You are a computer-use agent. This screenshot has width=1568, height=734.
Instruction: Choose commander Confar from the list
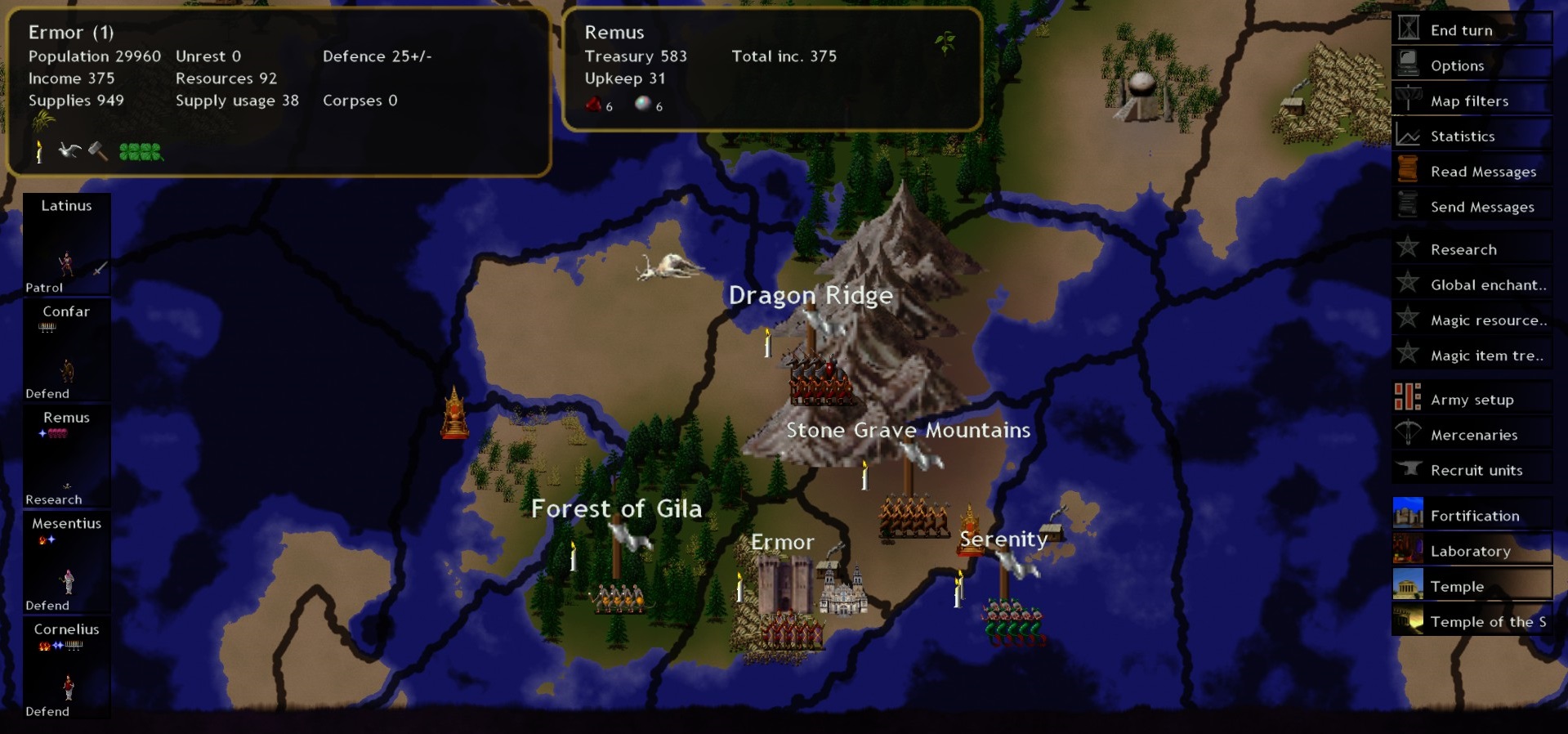point(66,351)
